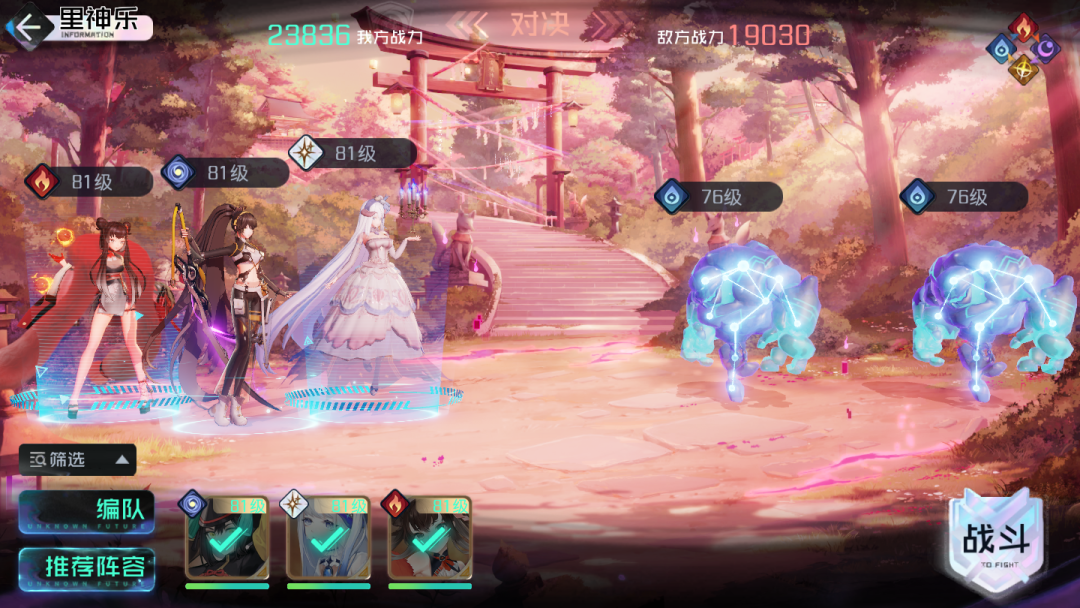The height and width of the screenshot is (608, 1080).
Task: Select the dark-haired water hero card
Action: (x=227, y=538)
